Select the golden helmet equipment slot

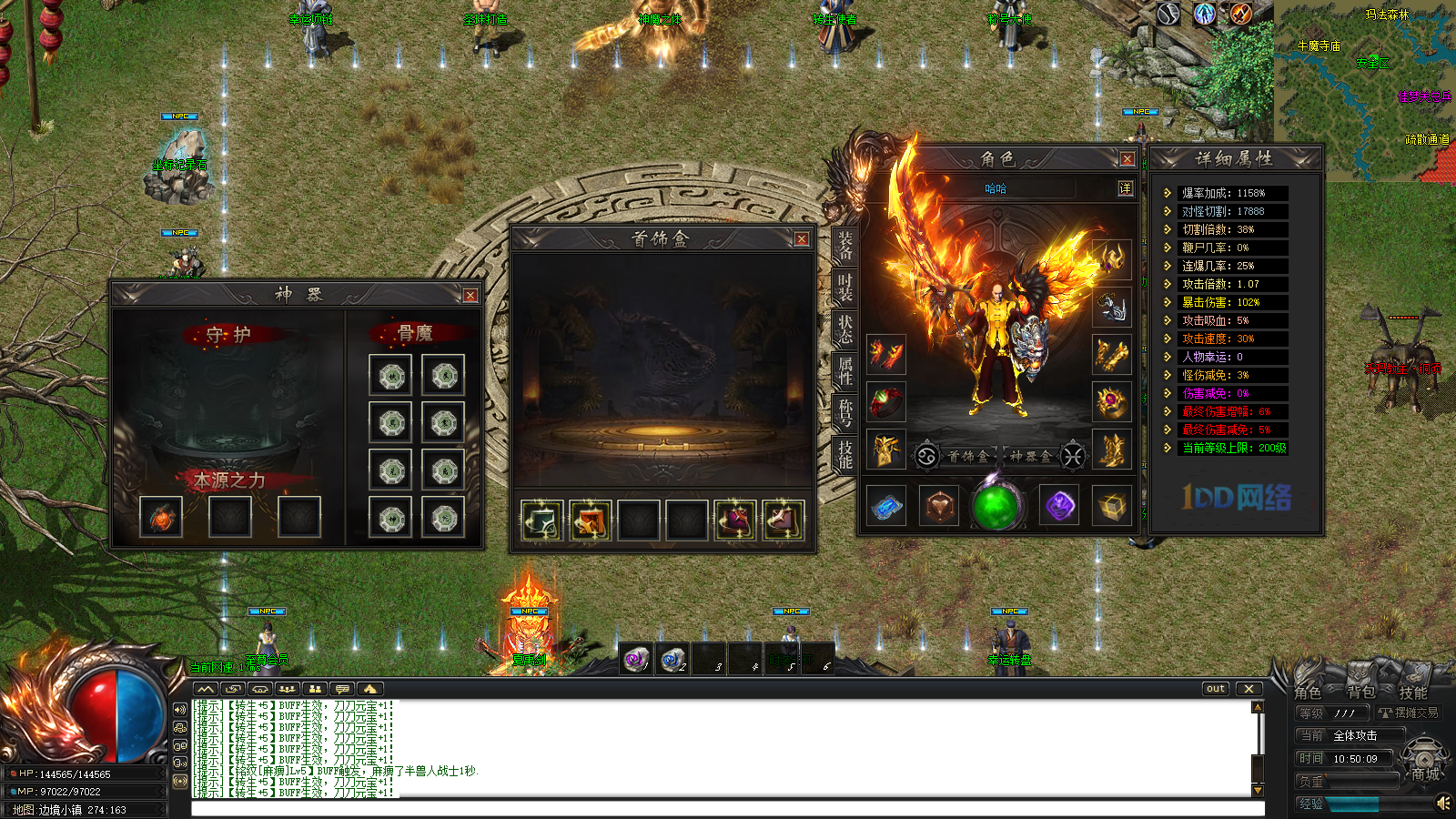click(x=1112, y=259)
